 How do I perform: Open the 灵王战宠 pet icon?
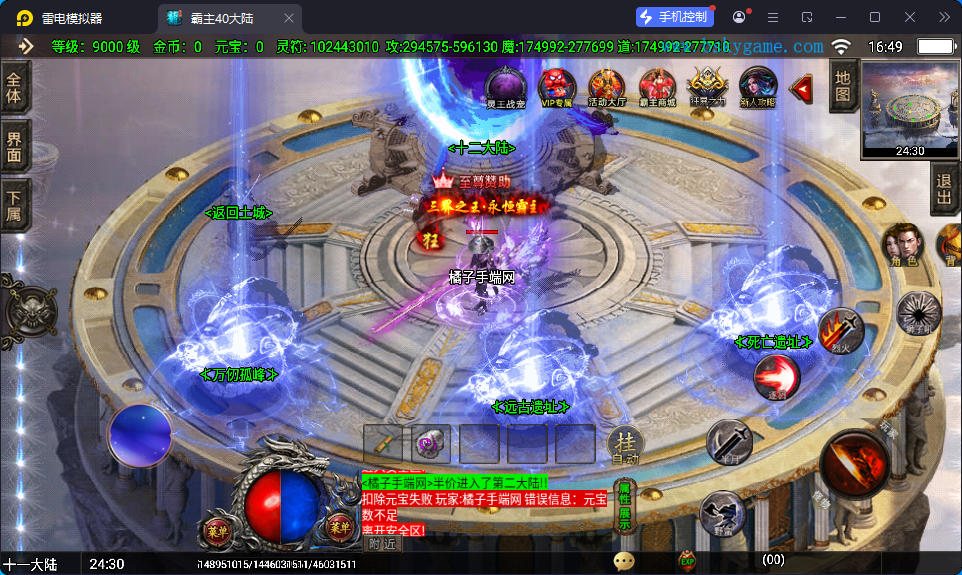point(505,85)
